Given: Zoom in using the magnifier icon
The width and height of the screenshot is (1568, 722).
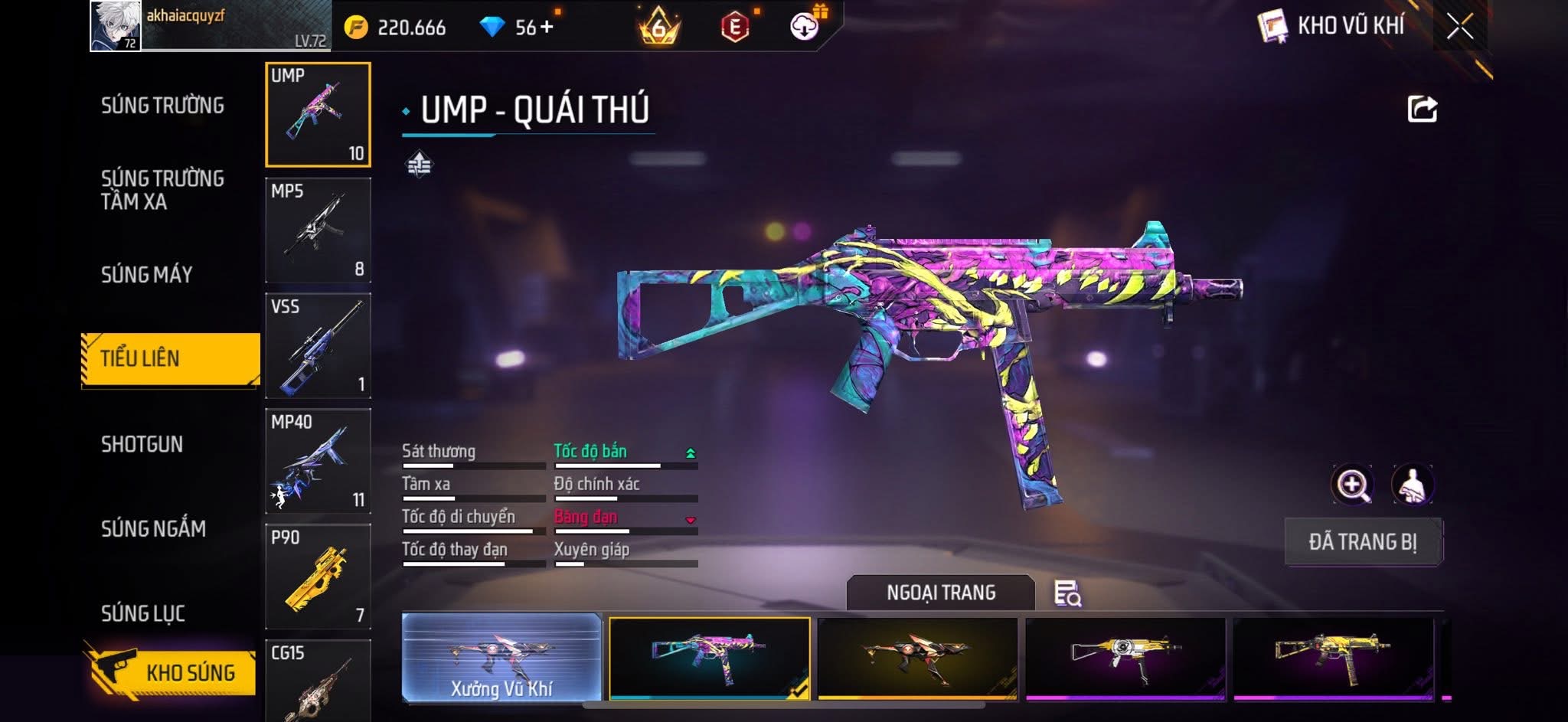Looking at the screenshot, I should coord(1352,485).
